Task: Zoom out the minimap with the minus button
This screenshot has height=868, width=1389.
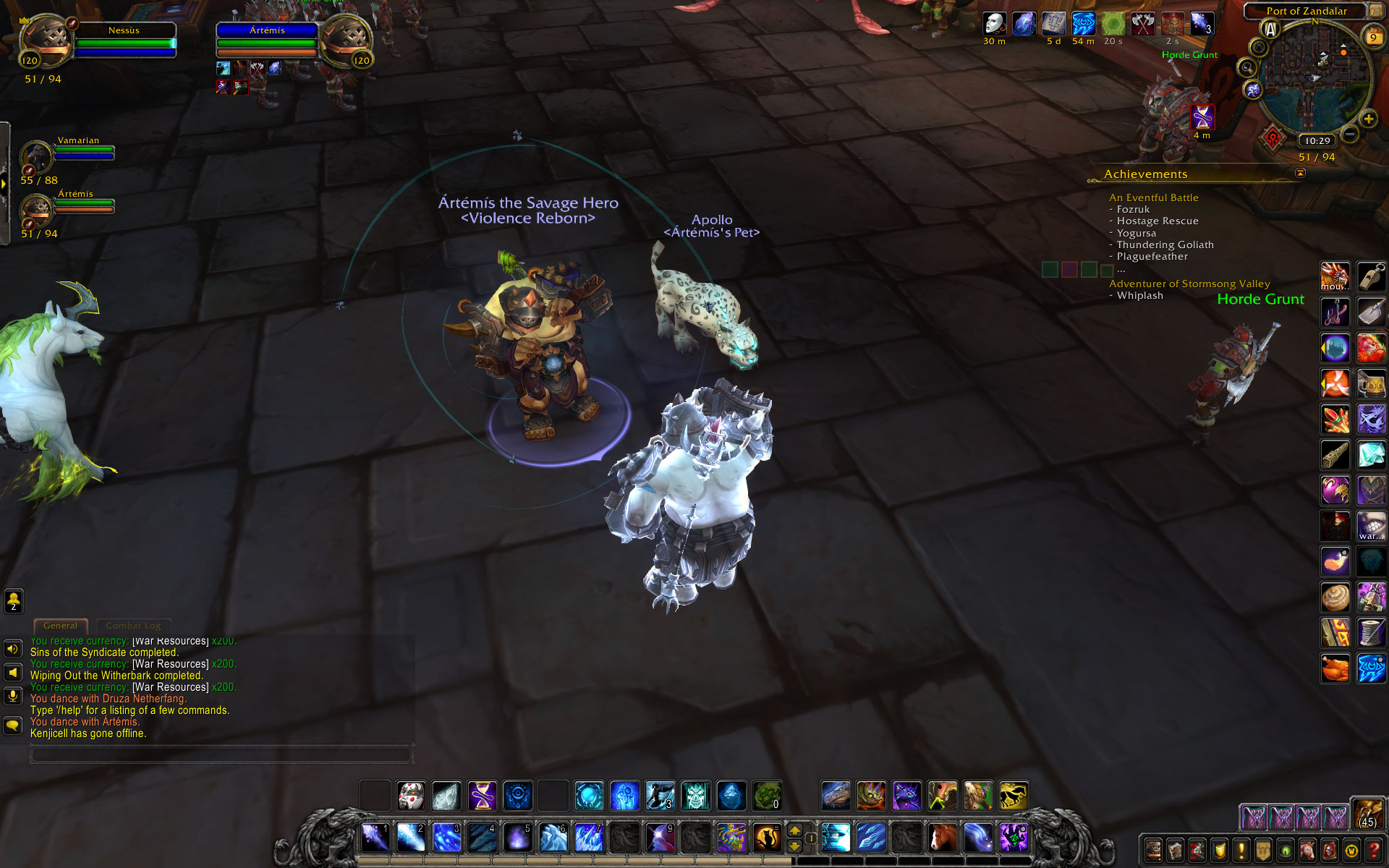Action: 1350,134
